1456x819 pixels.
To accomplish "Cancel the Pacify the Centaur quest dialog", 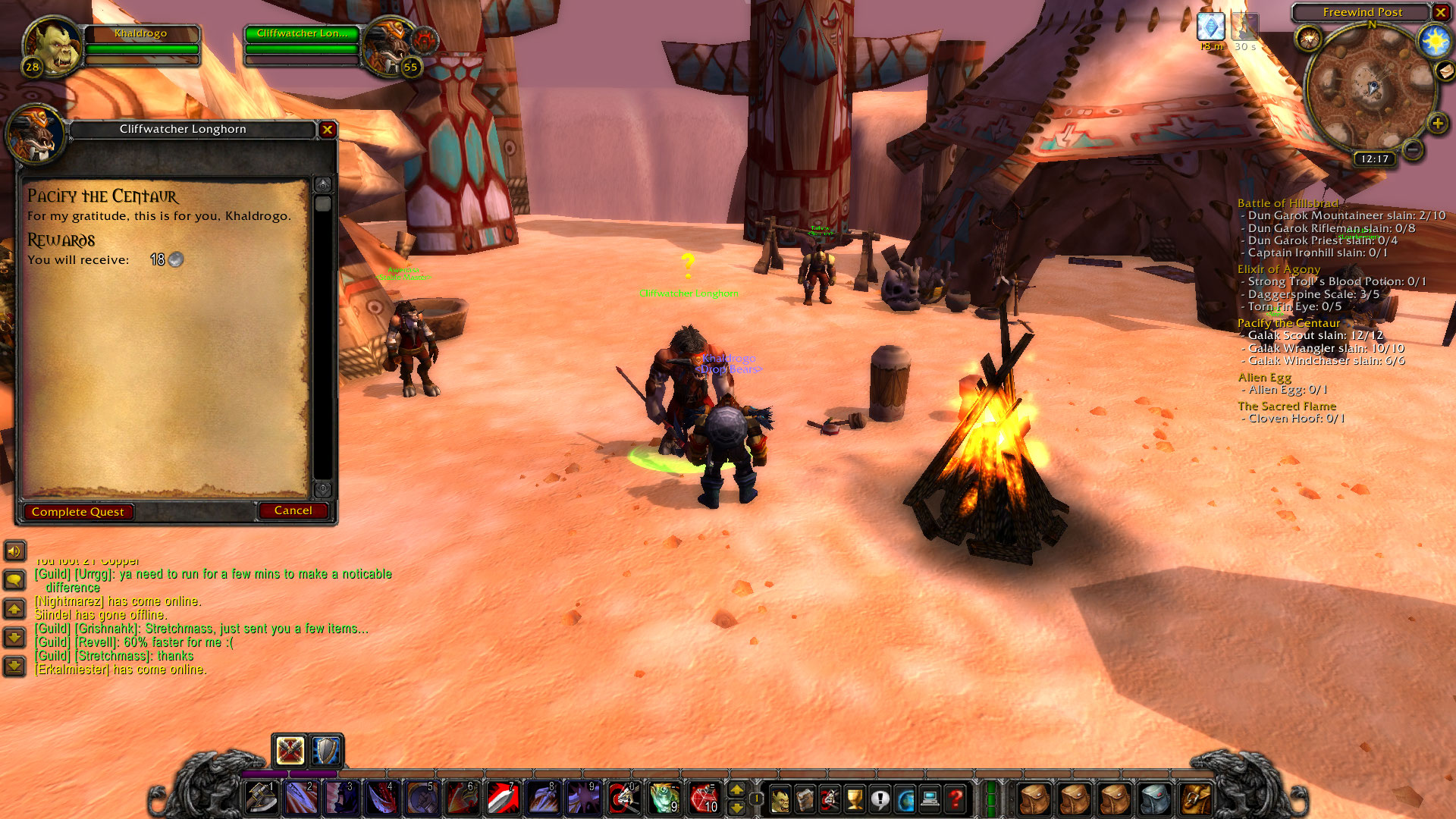I will pyautogui.click(x=293, y=510).
